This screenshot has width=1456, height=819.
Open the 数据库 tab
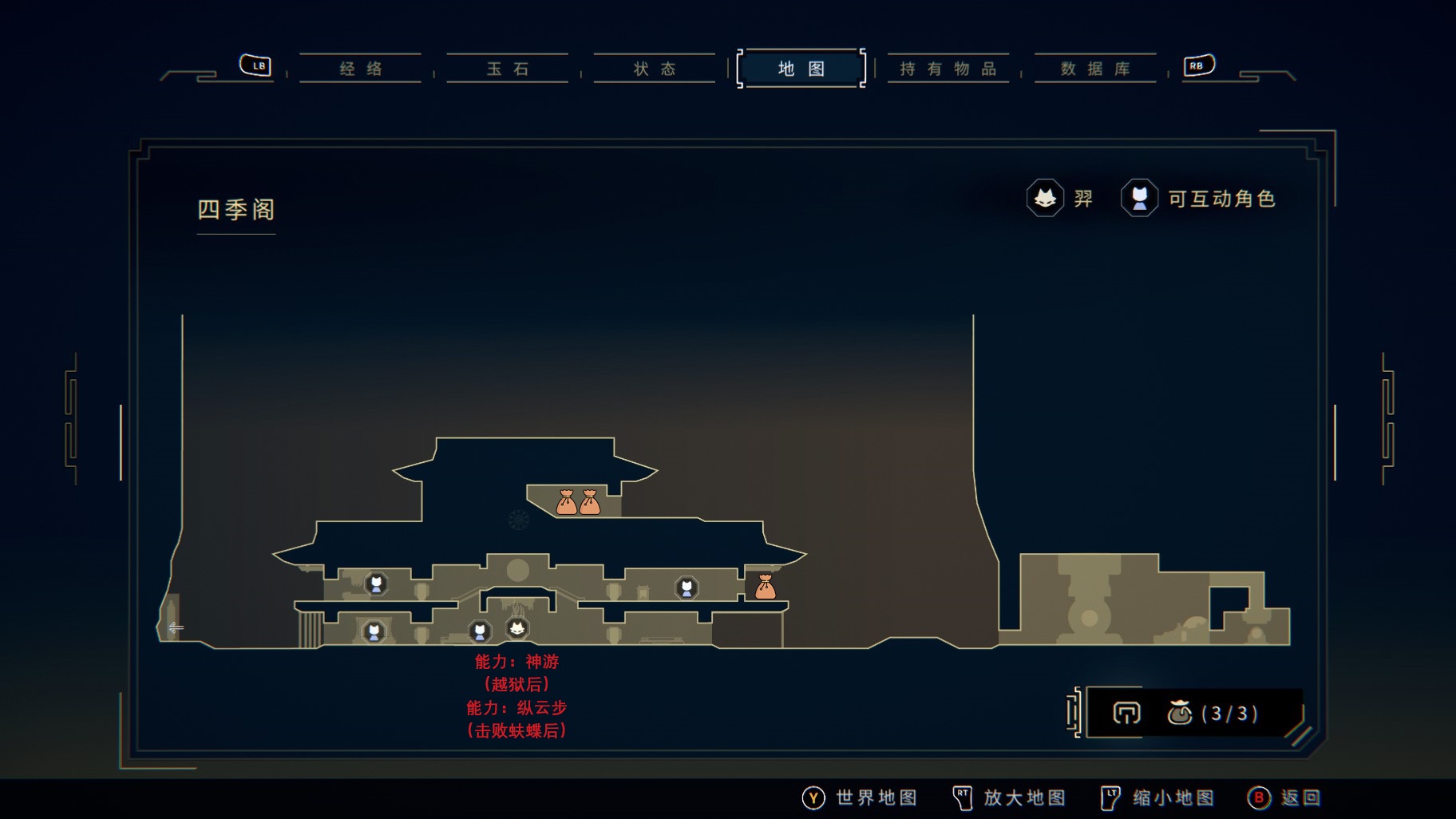(1095, 69)
